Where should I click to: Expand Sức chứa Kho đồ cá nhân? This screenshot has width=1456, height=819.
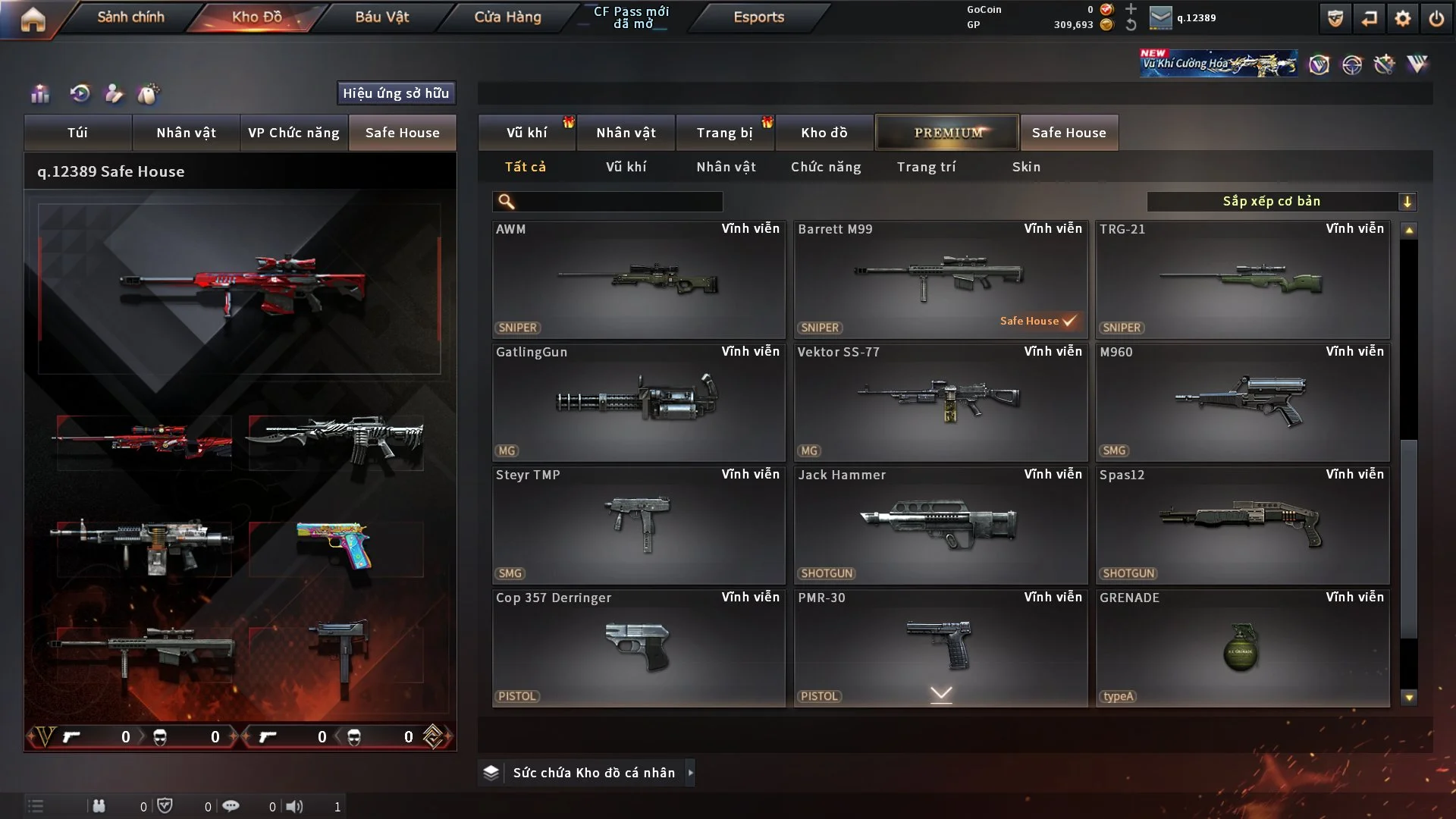tap(593, 773)
